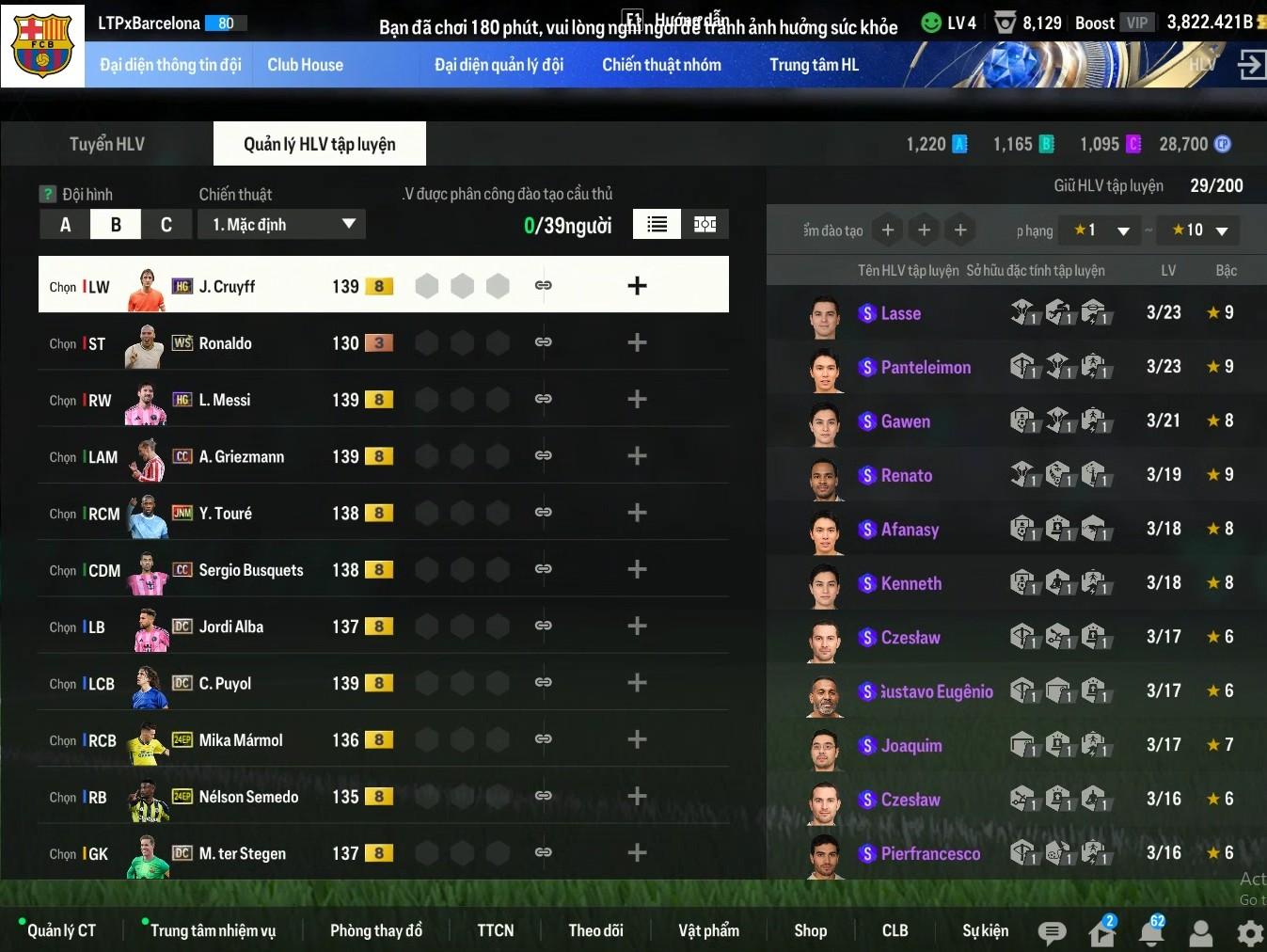This screenshot has width=1267, height=952.
Task: Switch to list view layout
Action: 657,224
